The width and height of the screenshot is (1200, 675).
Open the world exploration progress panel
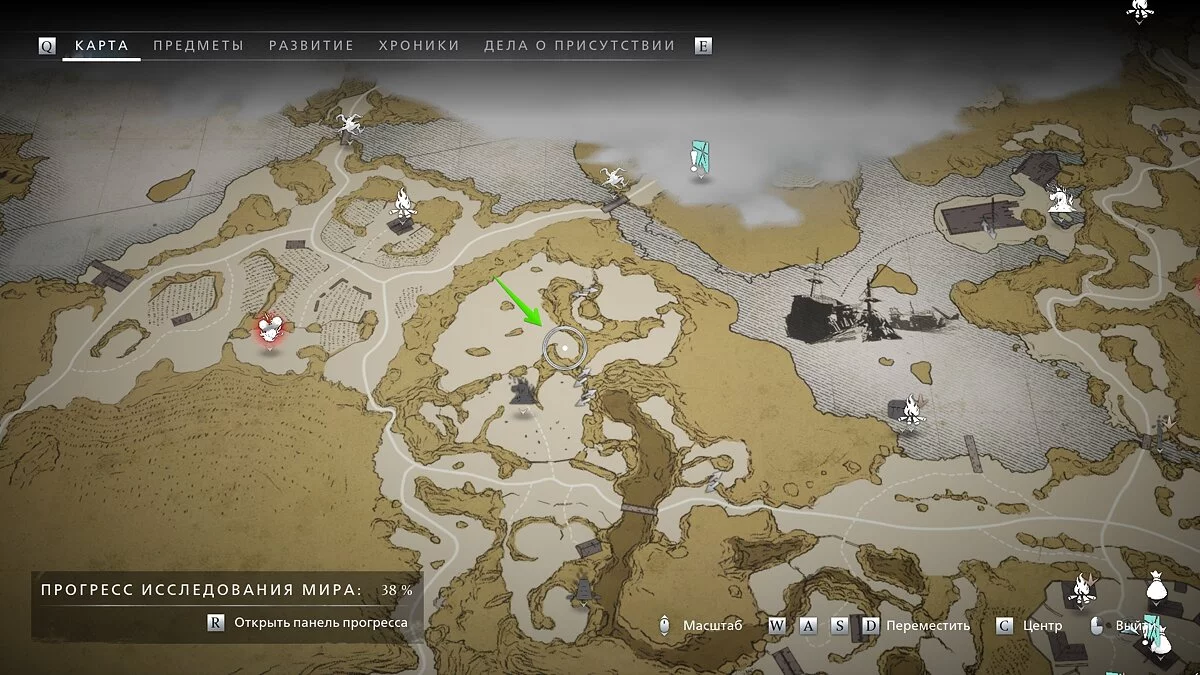[310, 622]
